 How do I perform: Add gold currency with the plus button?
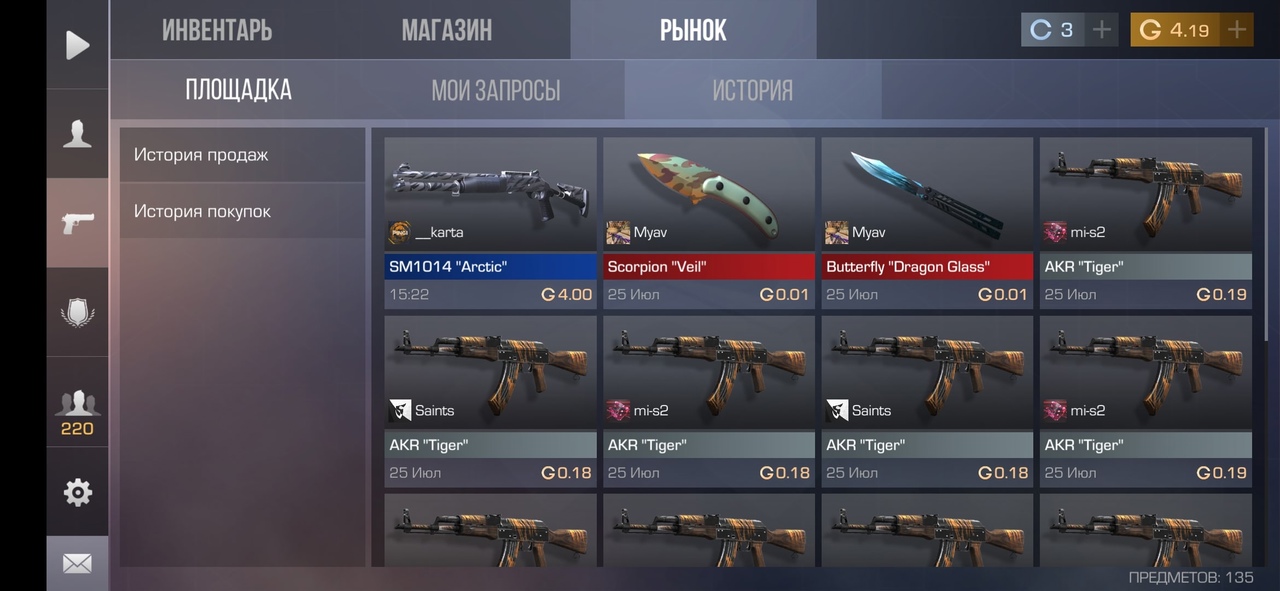1237,30
